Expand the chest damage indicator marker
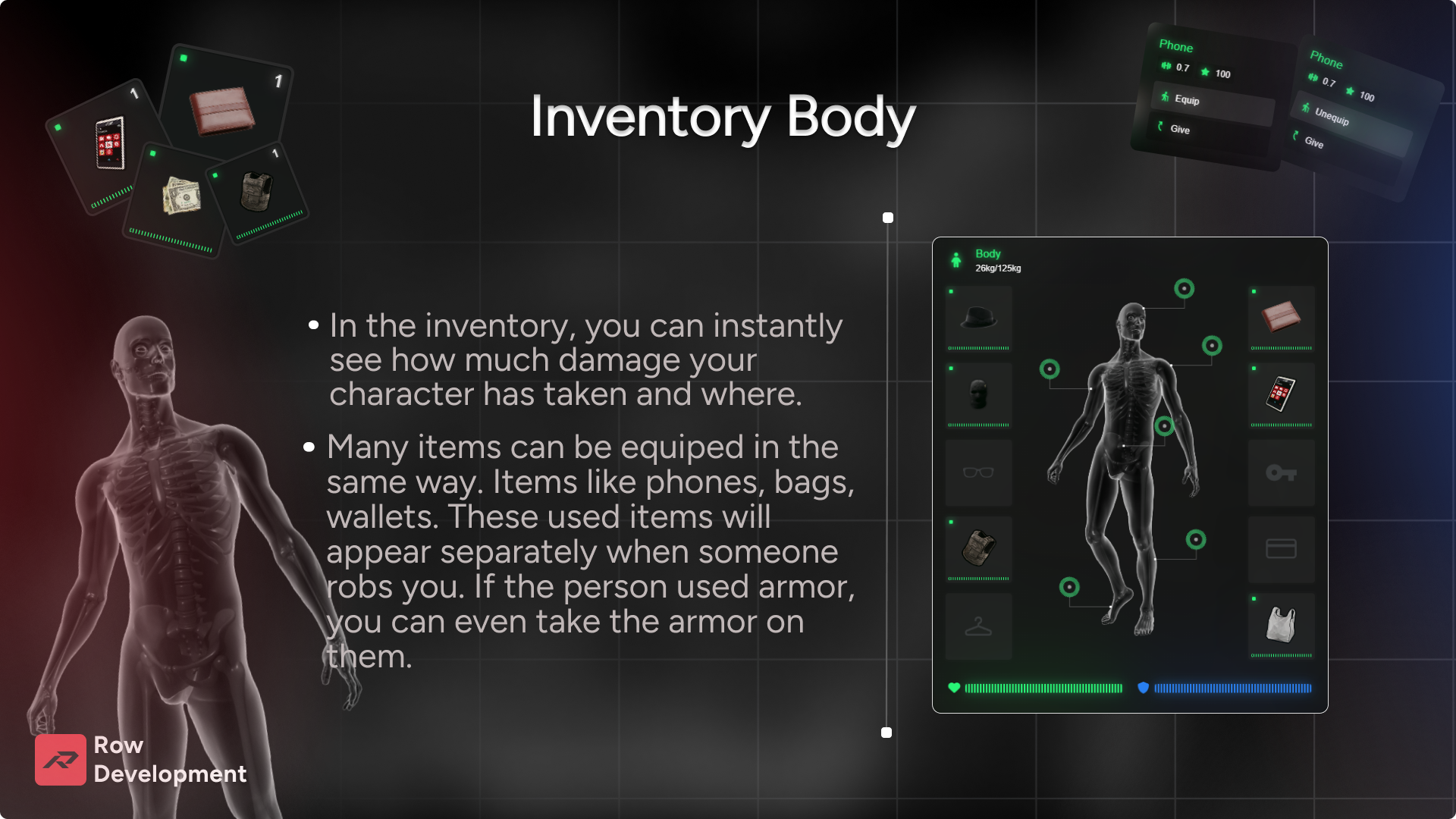1456x819 pixels. point(1212,345)
